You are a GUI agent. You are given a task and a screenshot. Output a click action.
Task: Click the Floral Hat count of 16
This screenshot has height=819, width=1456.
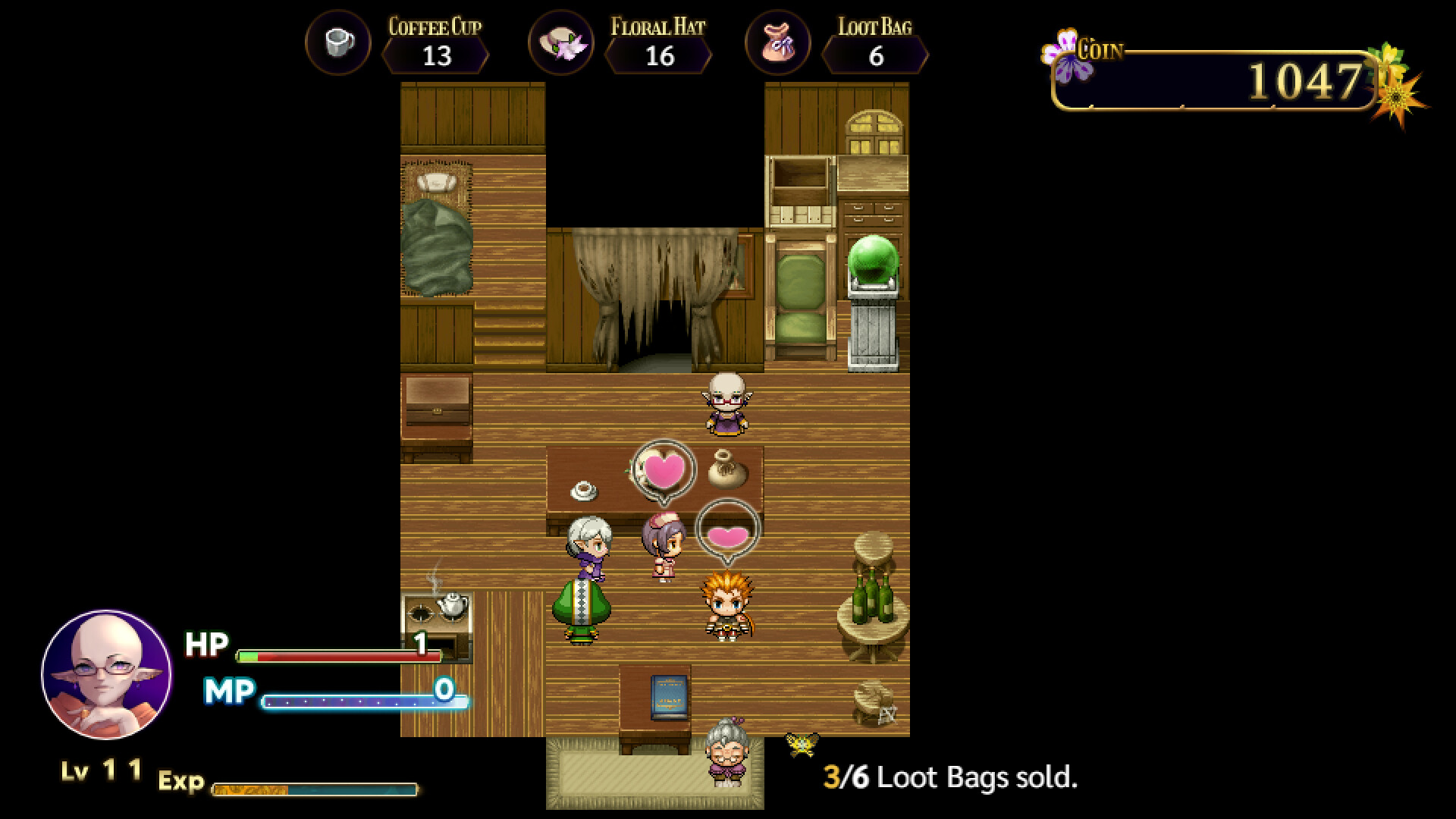(661, 56)
